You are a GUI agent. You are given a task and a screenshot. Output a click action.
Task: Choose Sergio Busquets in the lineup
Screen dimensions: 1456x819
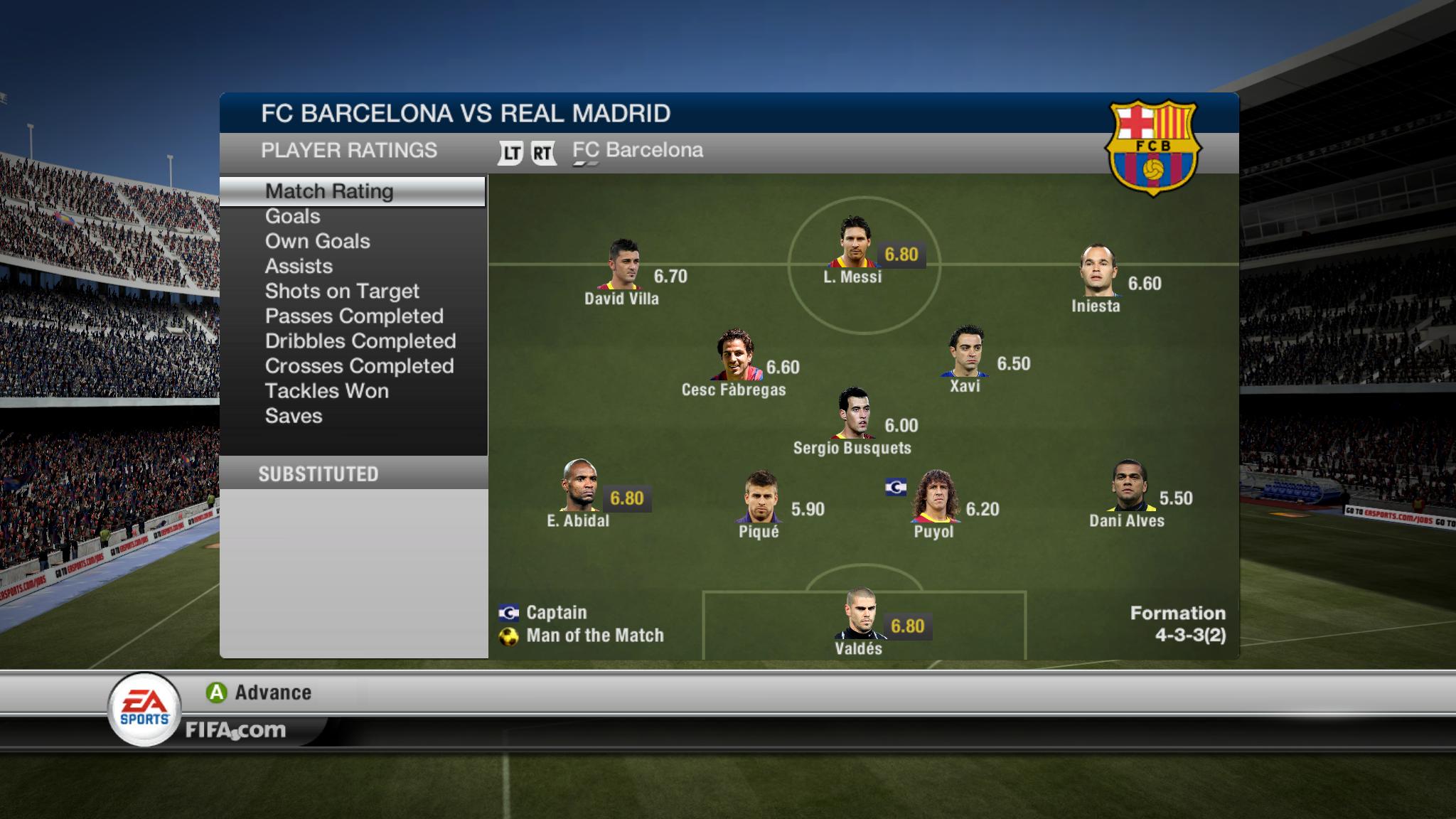853,412
